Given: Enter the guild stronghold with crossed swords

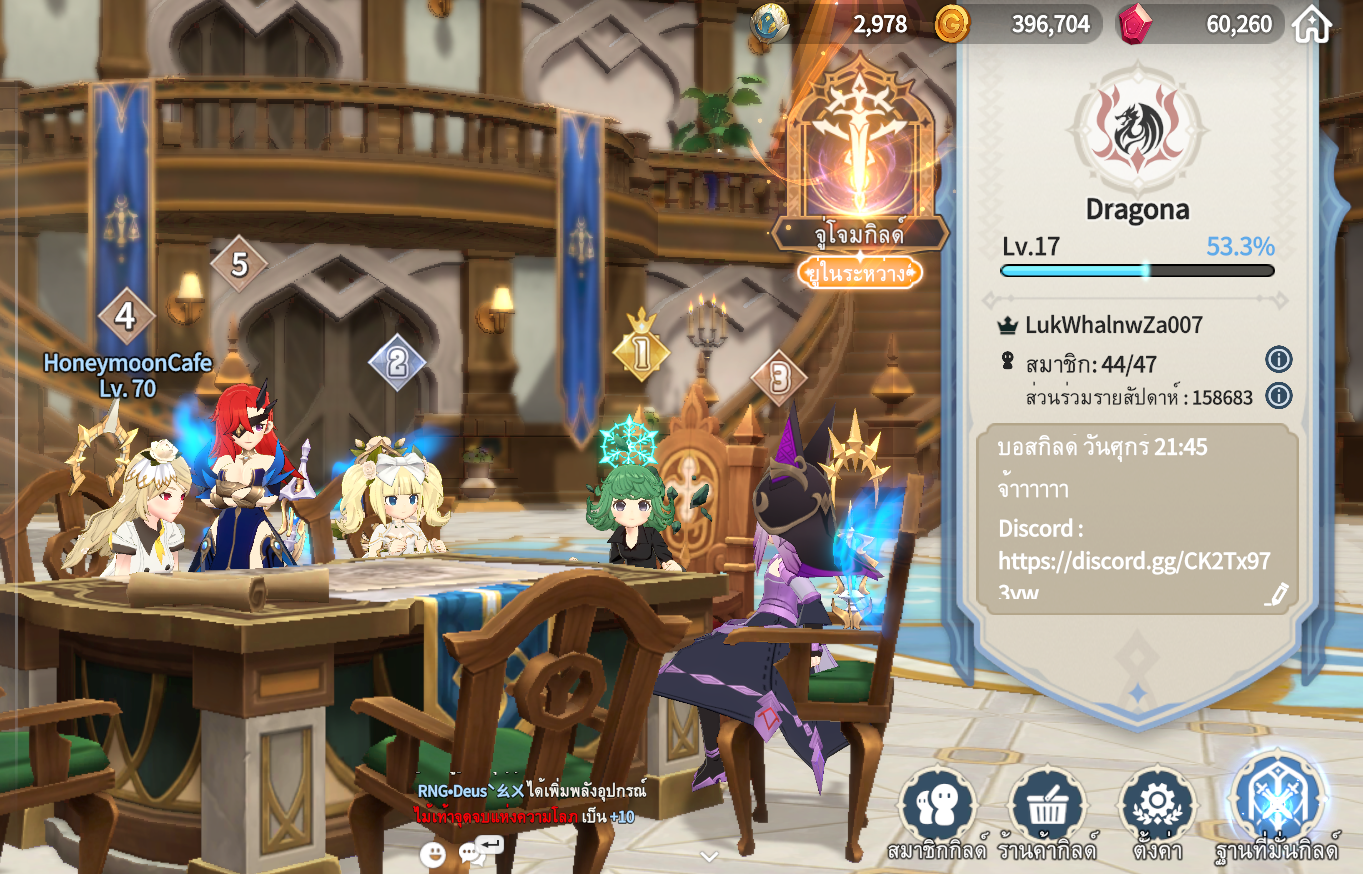Looking at the screenshot, I should tap(1277, 802).
